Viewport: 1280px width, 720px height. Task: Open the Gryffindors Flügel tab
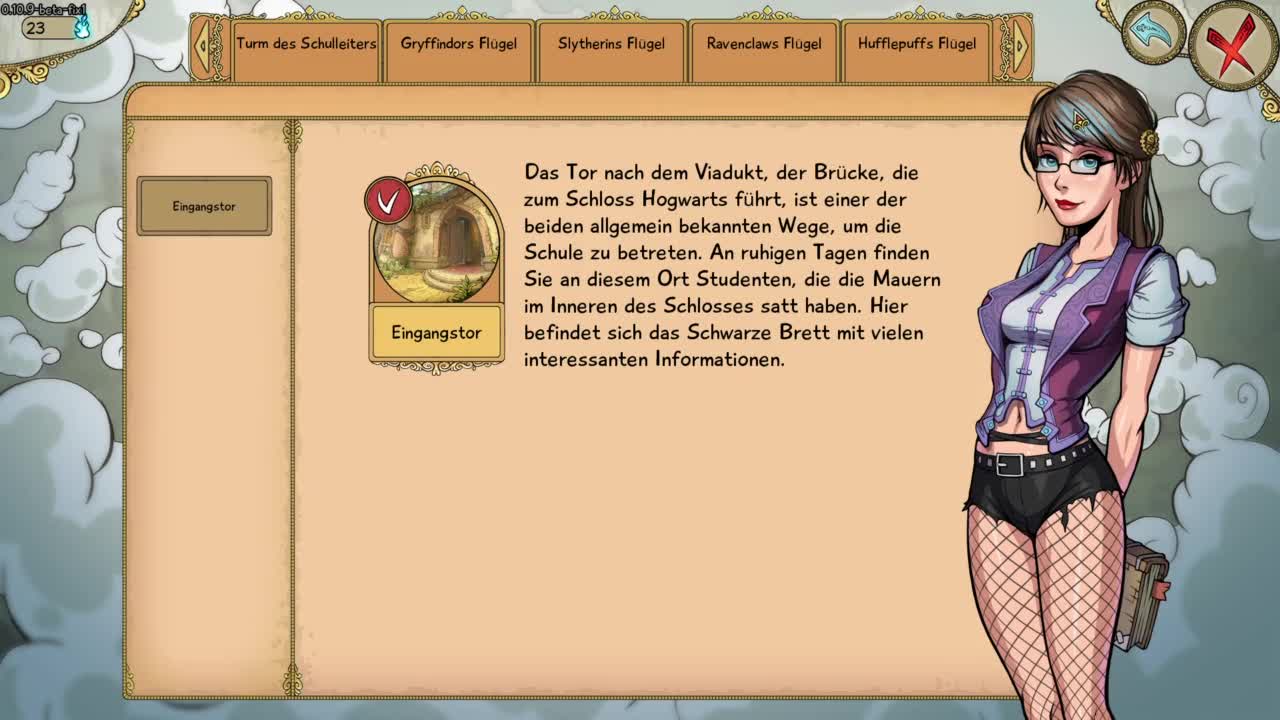459,44
